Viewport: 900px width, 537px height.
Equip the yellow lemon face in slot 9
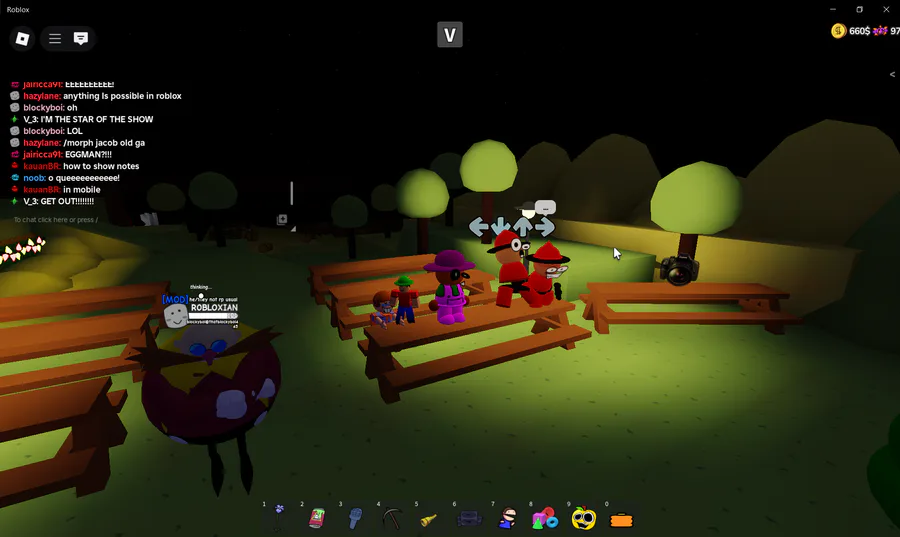[x=583, y=518]
